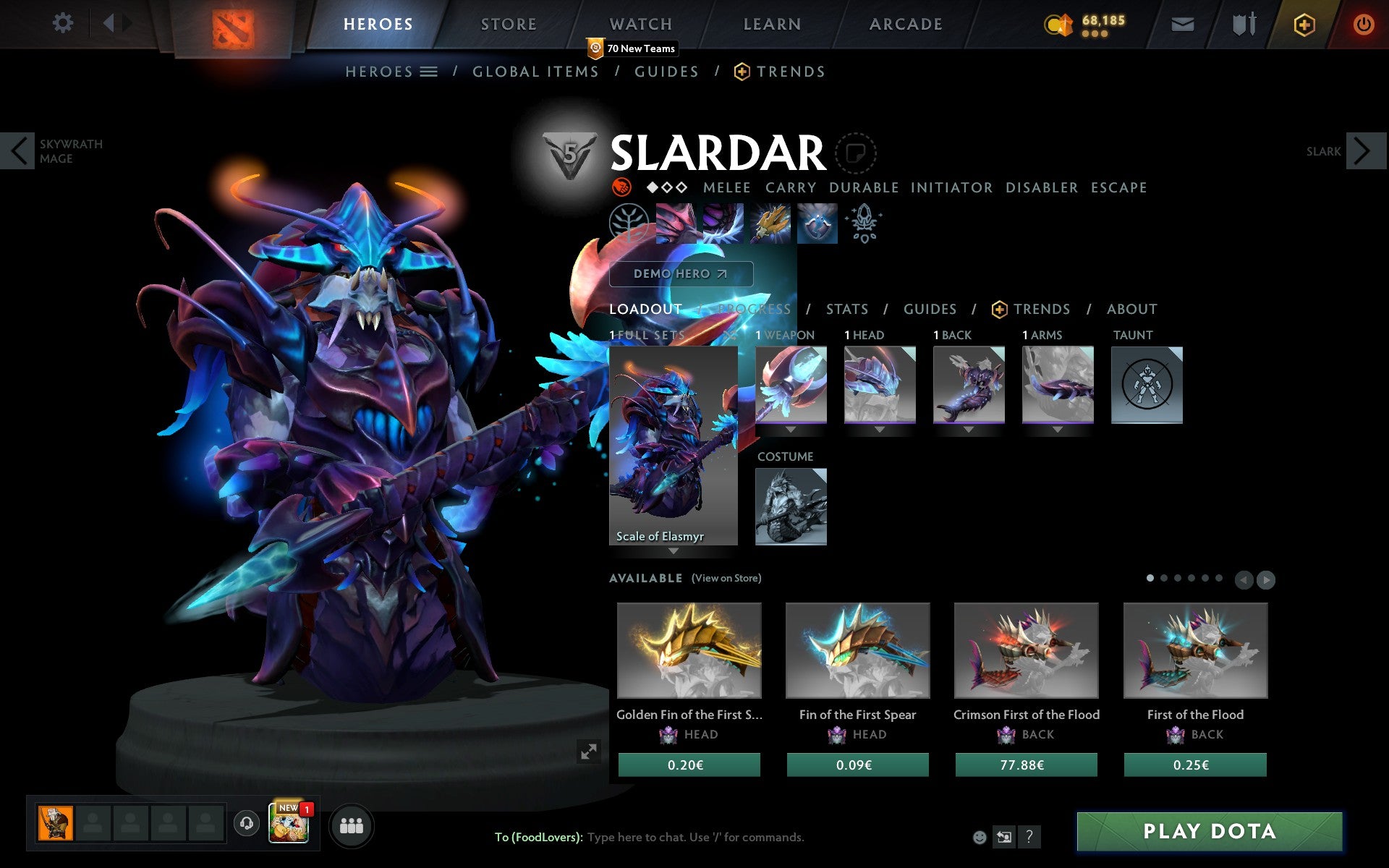Click the emoticon smiley in the chat bar
Screen dimensions: 1389x868
pyautogui.click(x=980, y=837)
